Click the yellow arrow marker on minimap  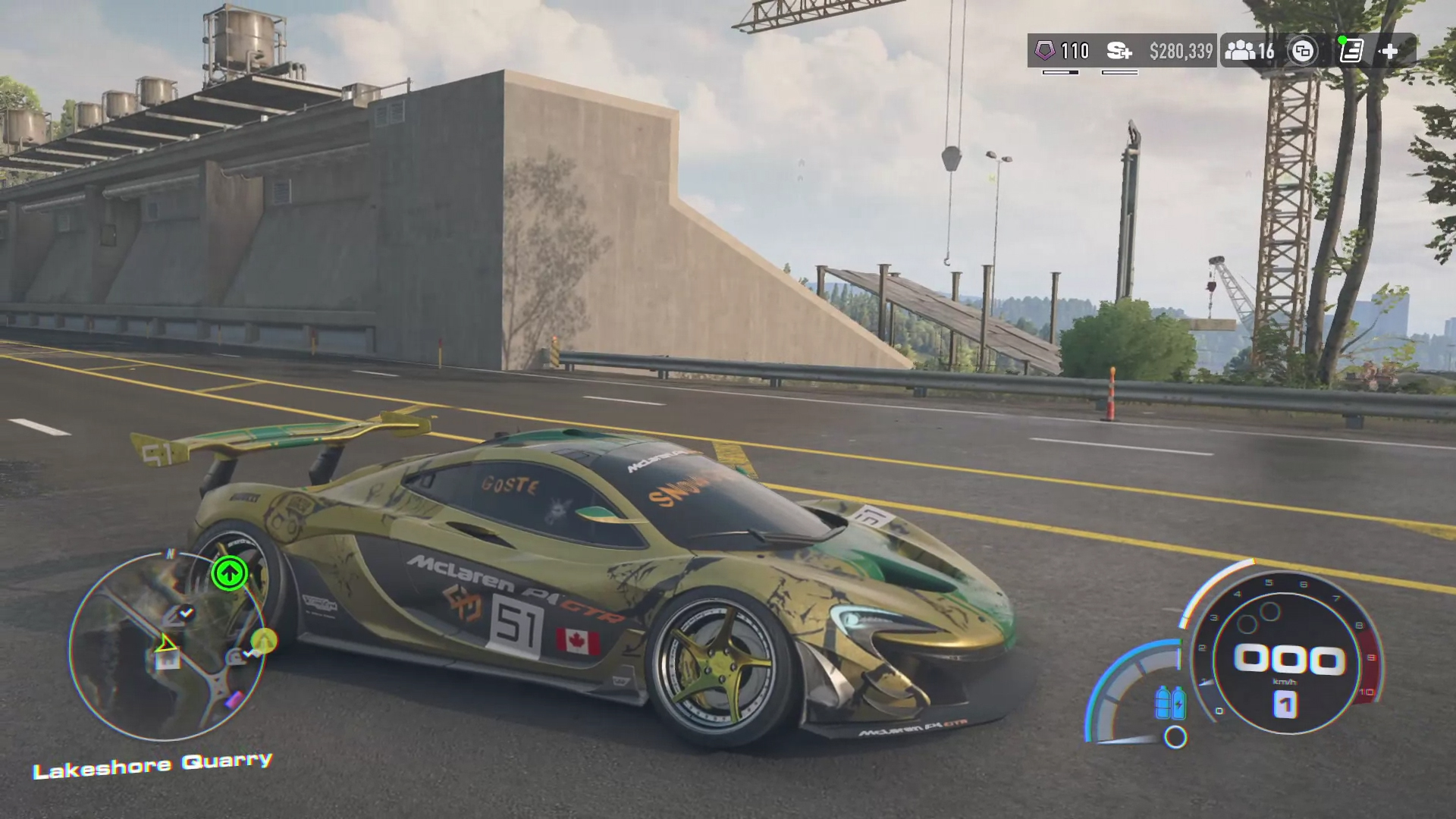264,641
